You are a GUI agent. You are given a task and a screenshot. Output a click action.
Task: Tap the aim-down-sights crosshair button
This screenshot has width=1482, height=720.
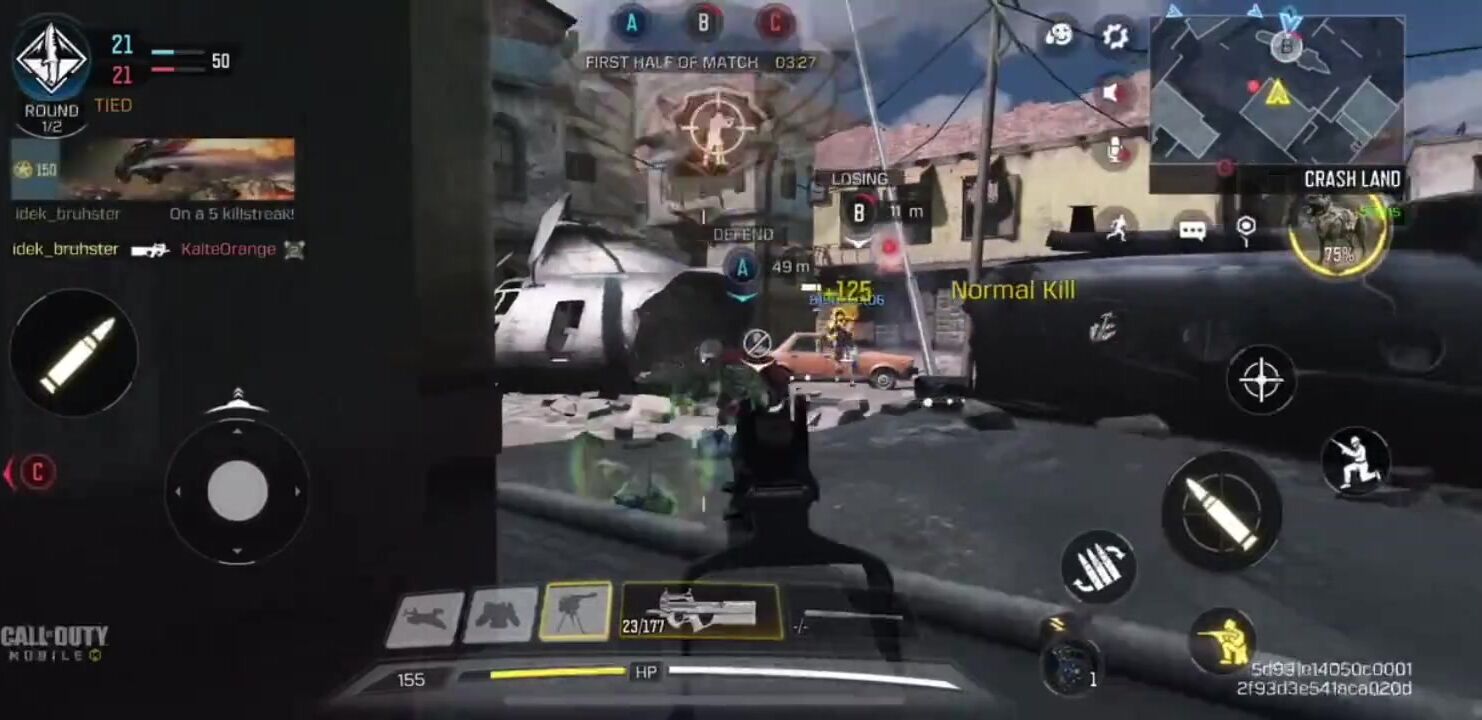1261,380
